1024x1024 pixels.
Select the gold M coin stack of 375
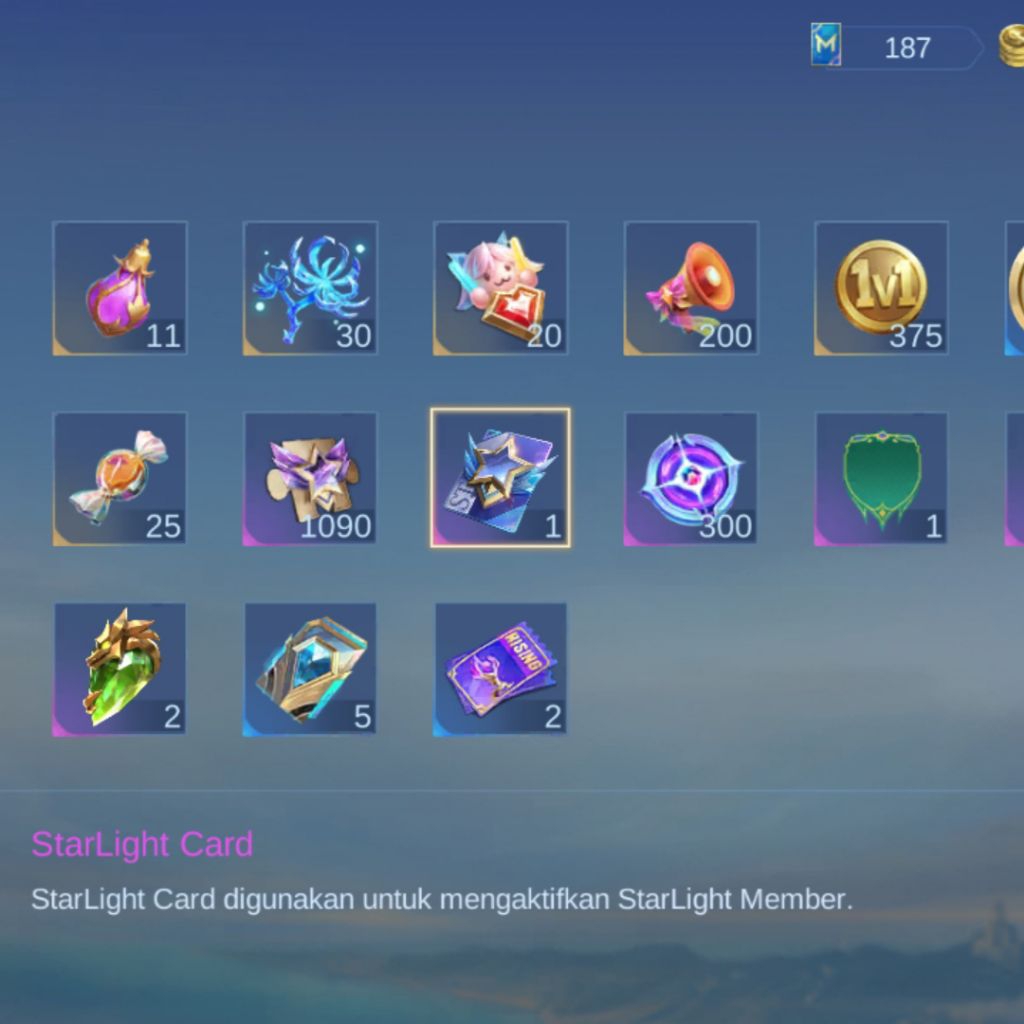[x=881, y=288]
